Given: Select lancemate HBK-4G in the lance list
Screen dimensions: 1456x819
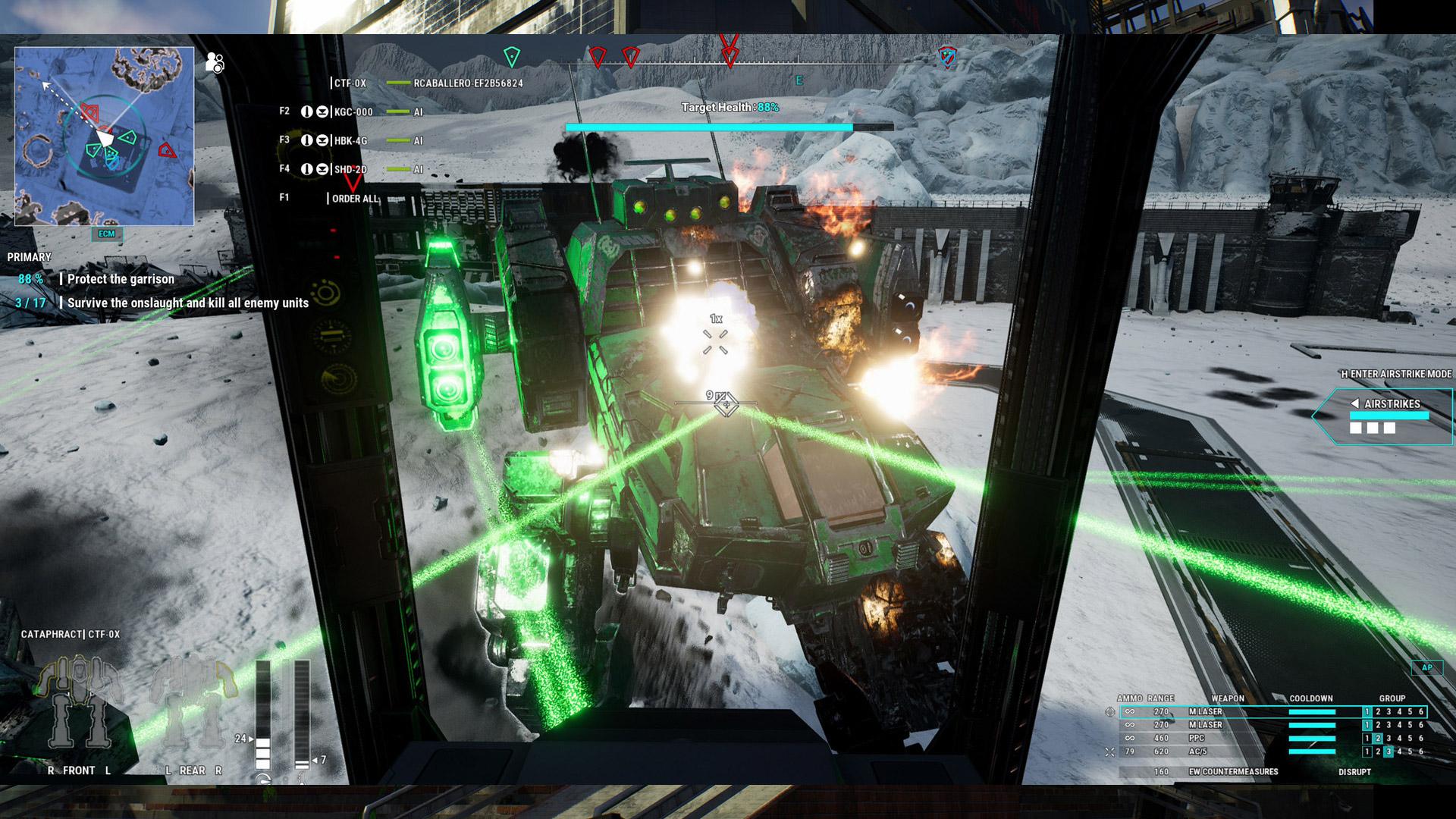Looking at the screenshot, I should pyautogui.click(x=350, y=141).
